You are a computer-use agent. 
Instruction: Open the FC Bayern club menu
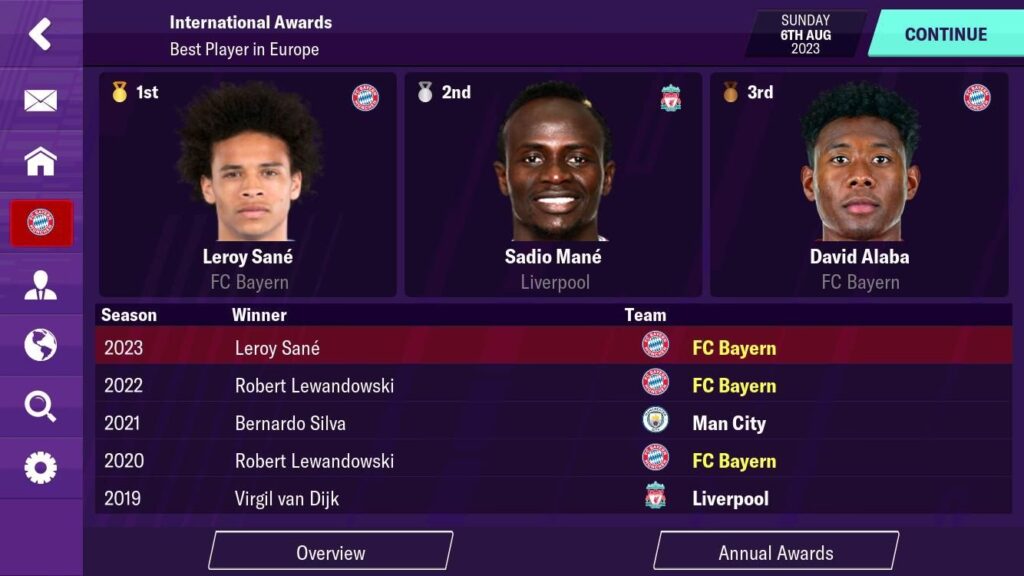coord(40,223)
